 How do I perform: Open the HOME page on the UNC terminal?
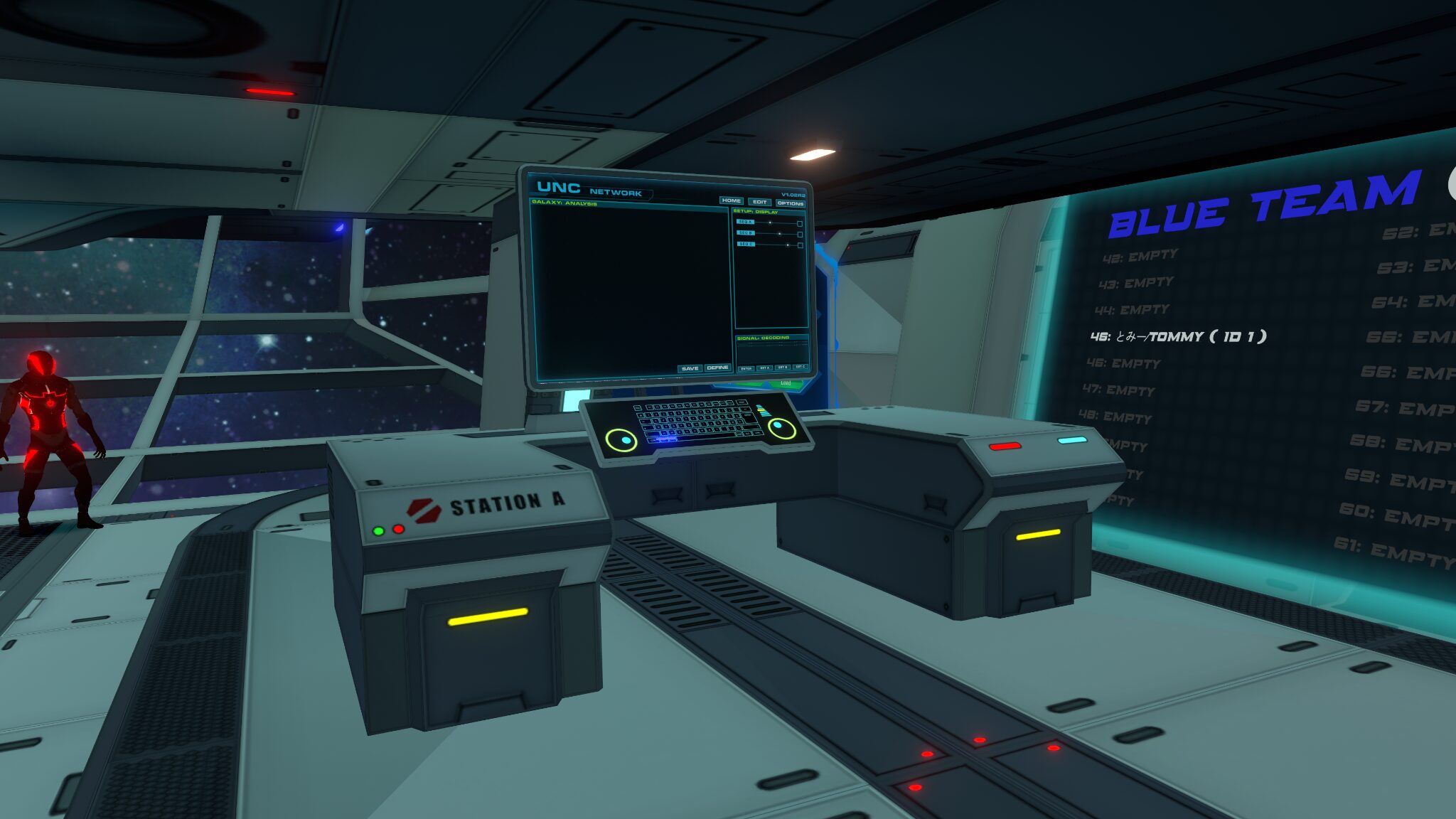[x=731, y=200]
